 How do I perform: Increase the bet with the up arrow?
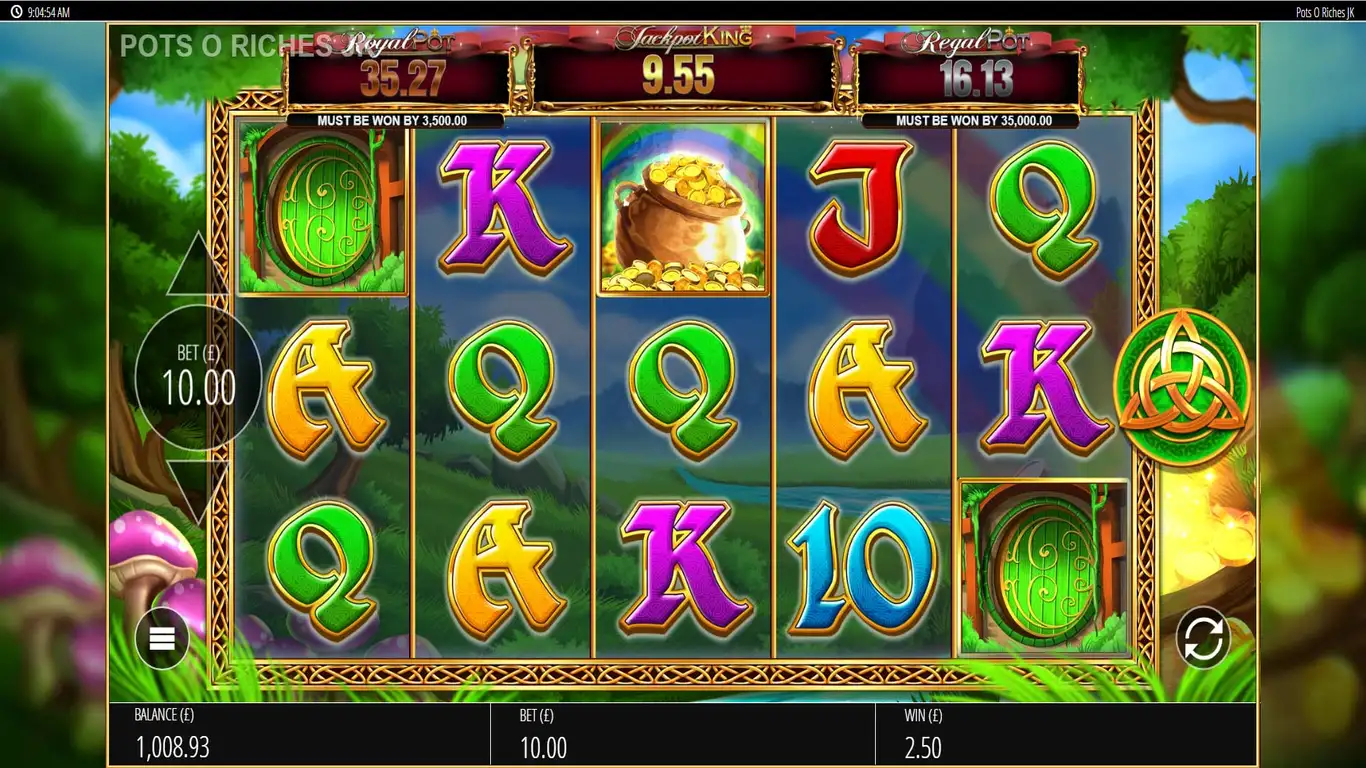pos(197,268)
